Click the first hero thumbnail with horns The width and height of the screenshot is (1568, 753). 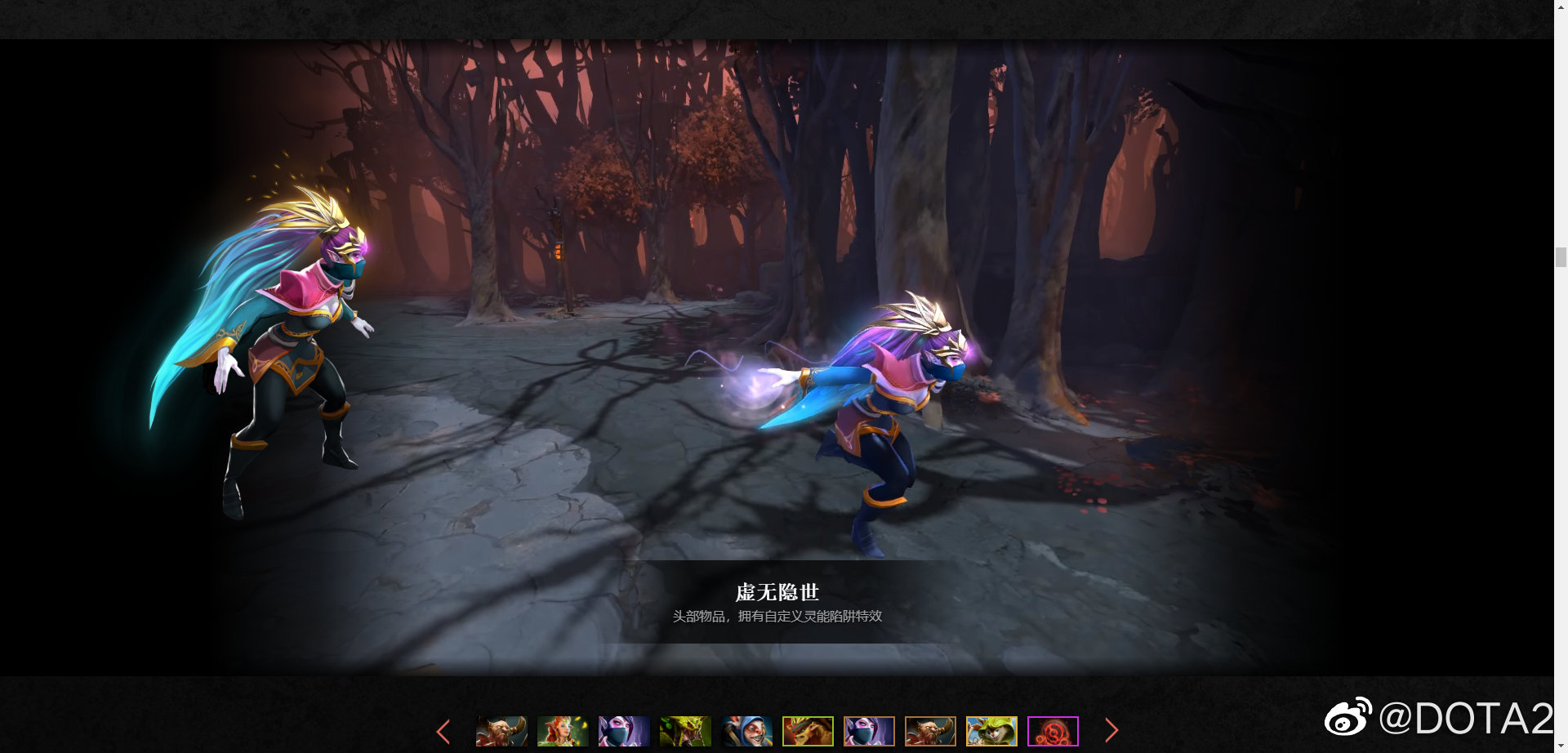pyautogui.click(x=501, y=731)
